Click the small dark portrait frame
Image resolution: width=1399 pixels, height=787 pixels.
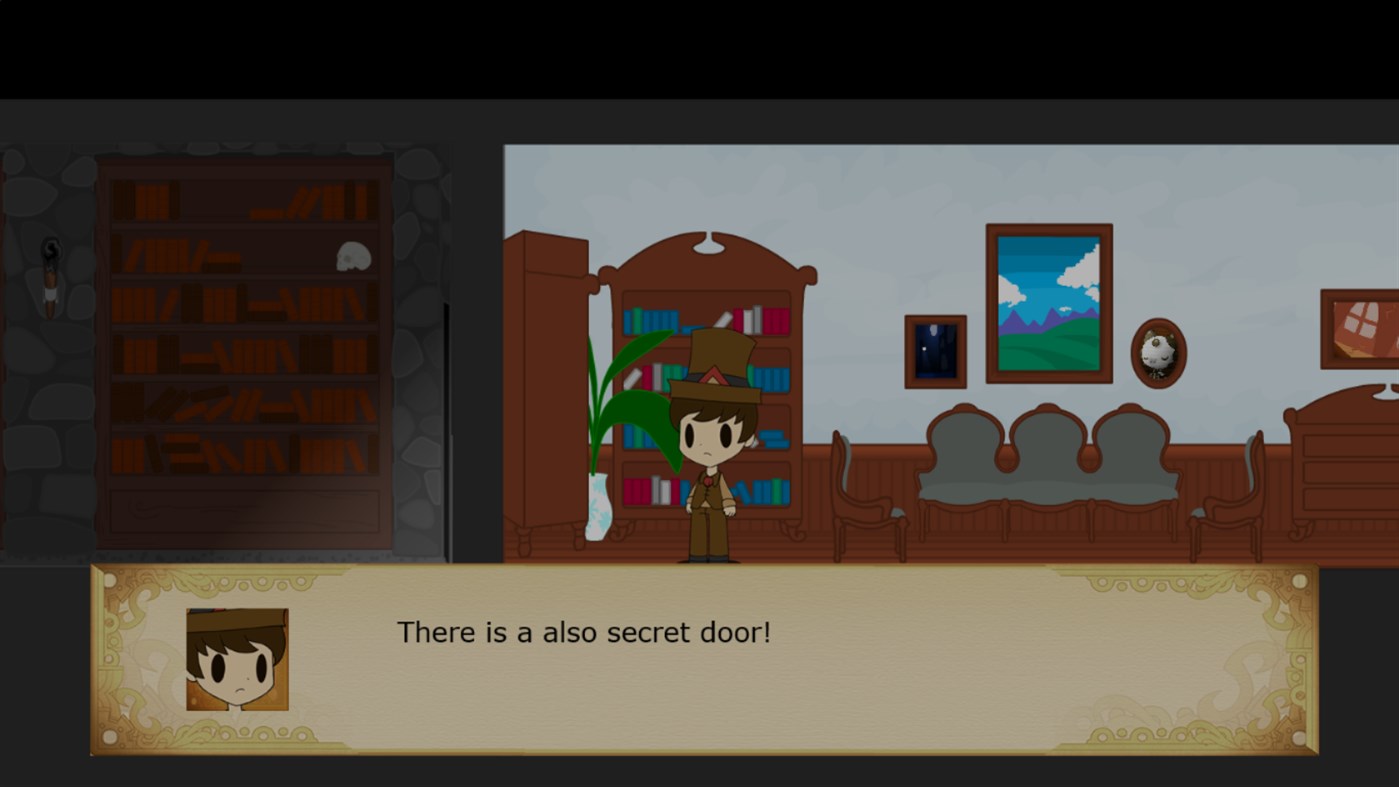click(x=935, y=350)
